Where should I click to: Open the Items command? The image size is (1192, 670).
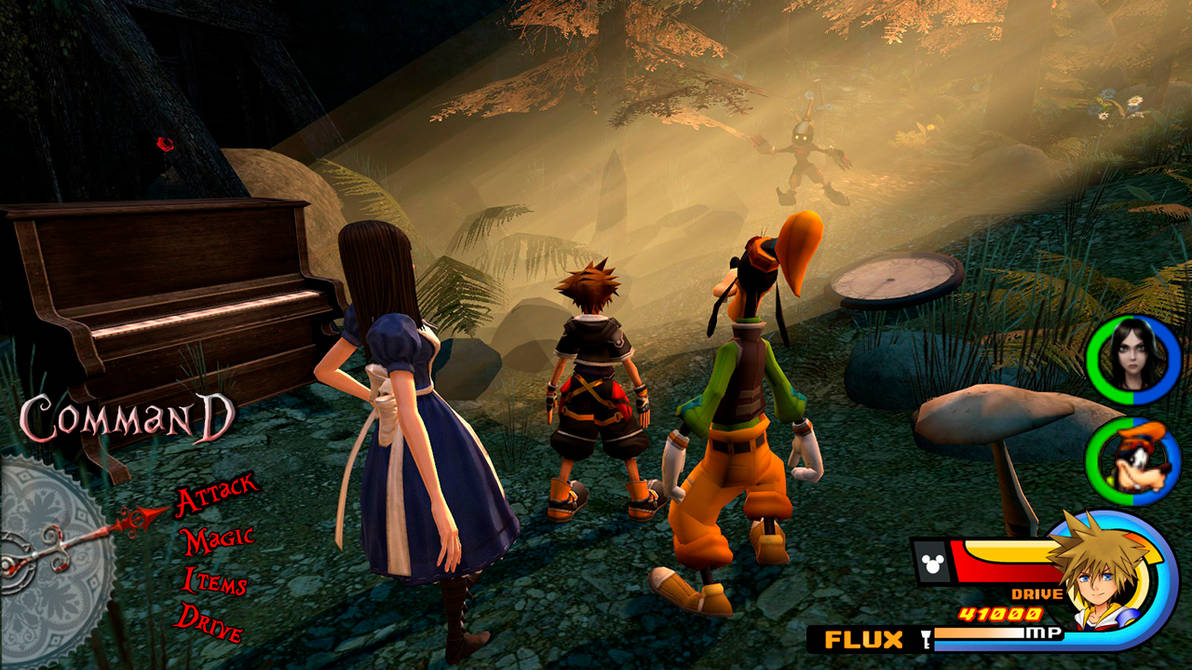point(215,580)
